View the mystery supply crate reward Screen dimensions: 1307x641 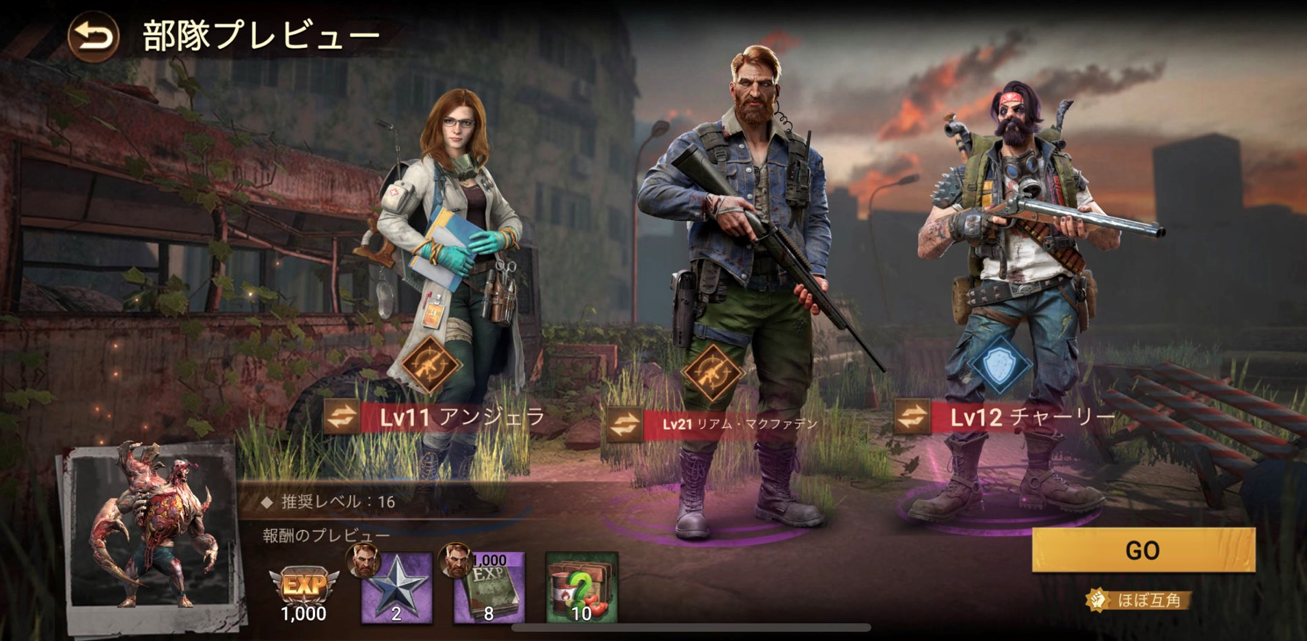(581, 588)
